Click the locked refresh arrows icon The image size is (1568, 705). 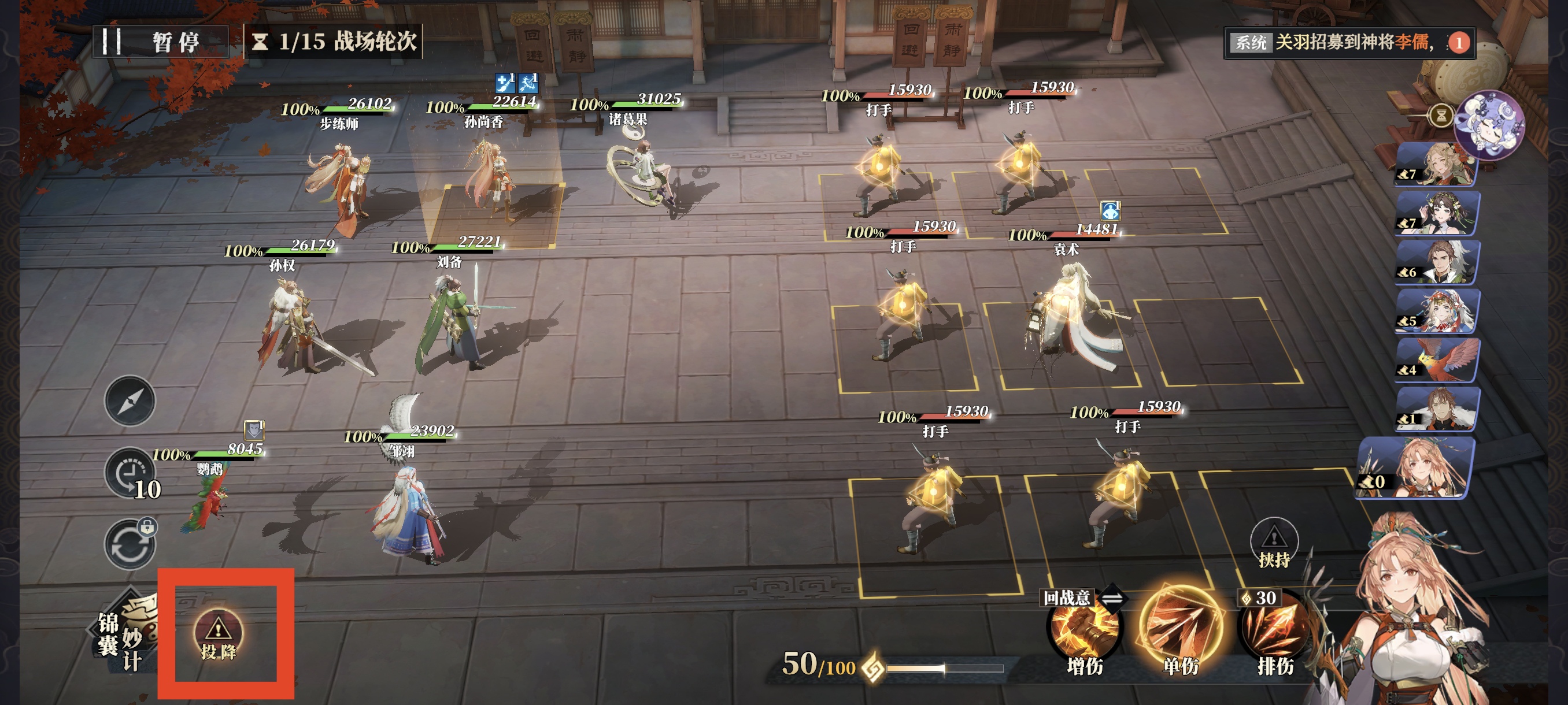(x=130, y=544)
